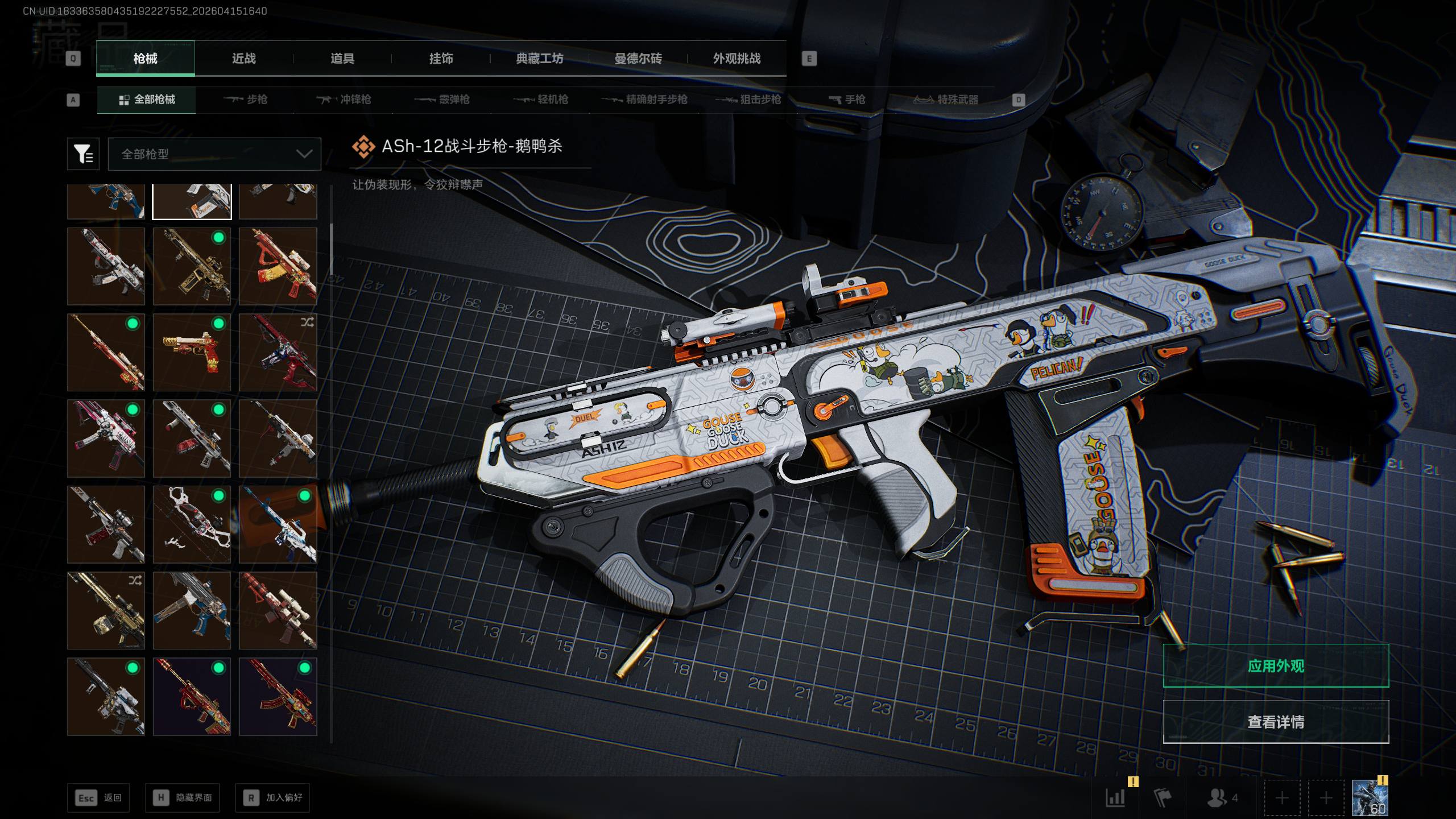This screenshot has height=819, width=1456.
Task: Open the 曼德尔砖 tab
Action: click(638, 59)
